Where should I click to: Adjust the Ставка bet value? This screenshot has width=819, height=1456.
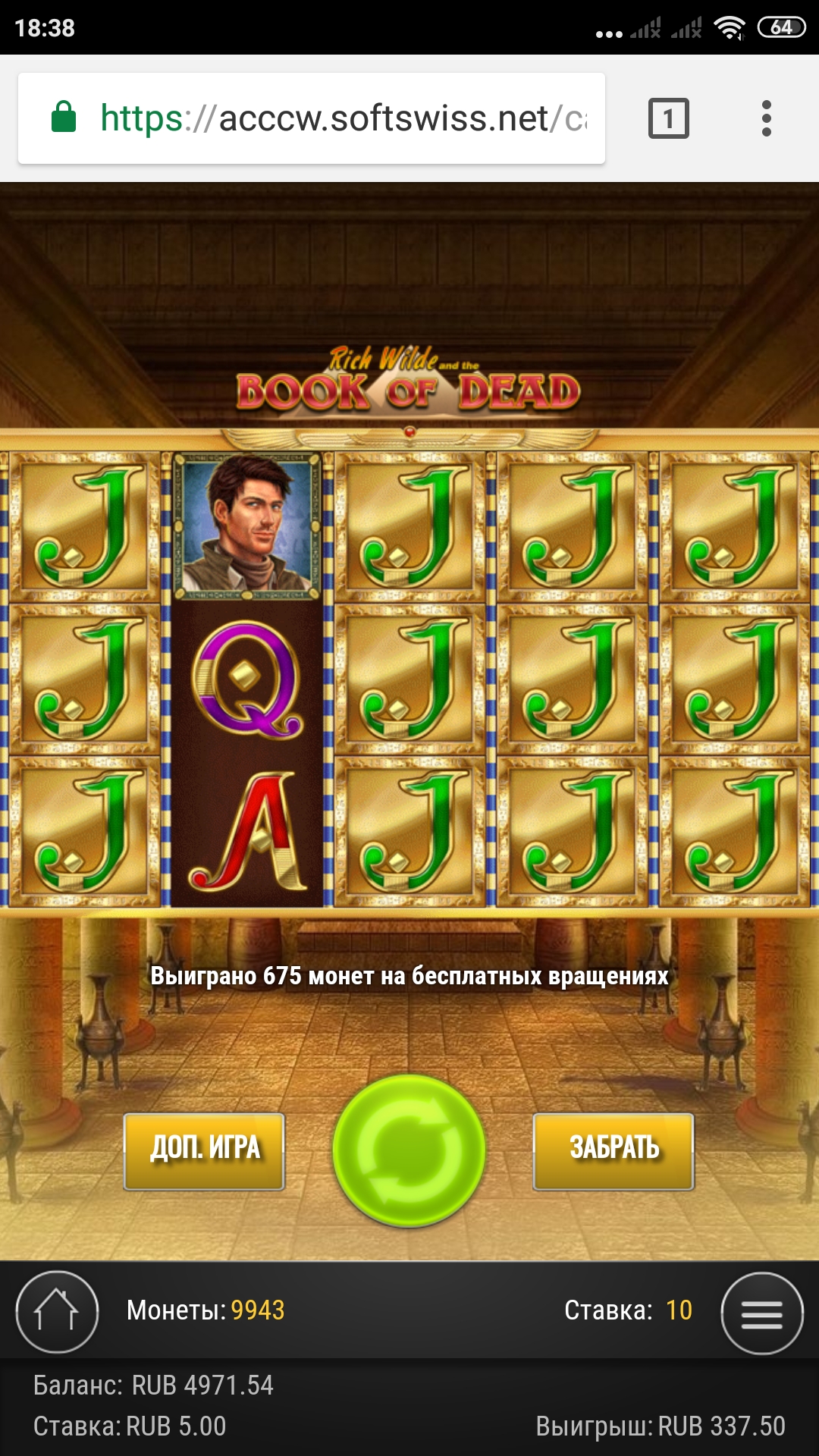point(678,1310)
